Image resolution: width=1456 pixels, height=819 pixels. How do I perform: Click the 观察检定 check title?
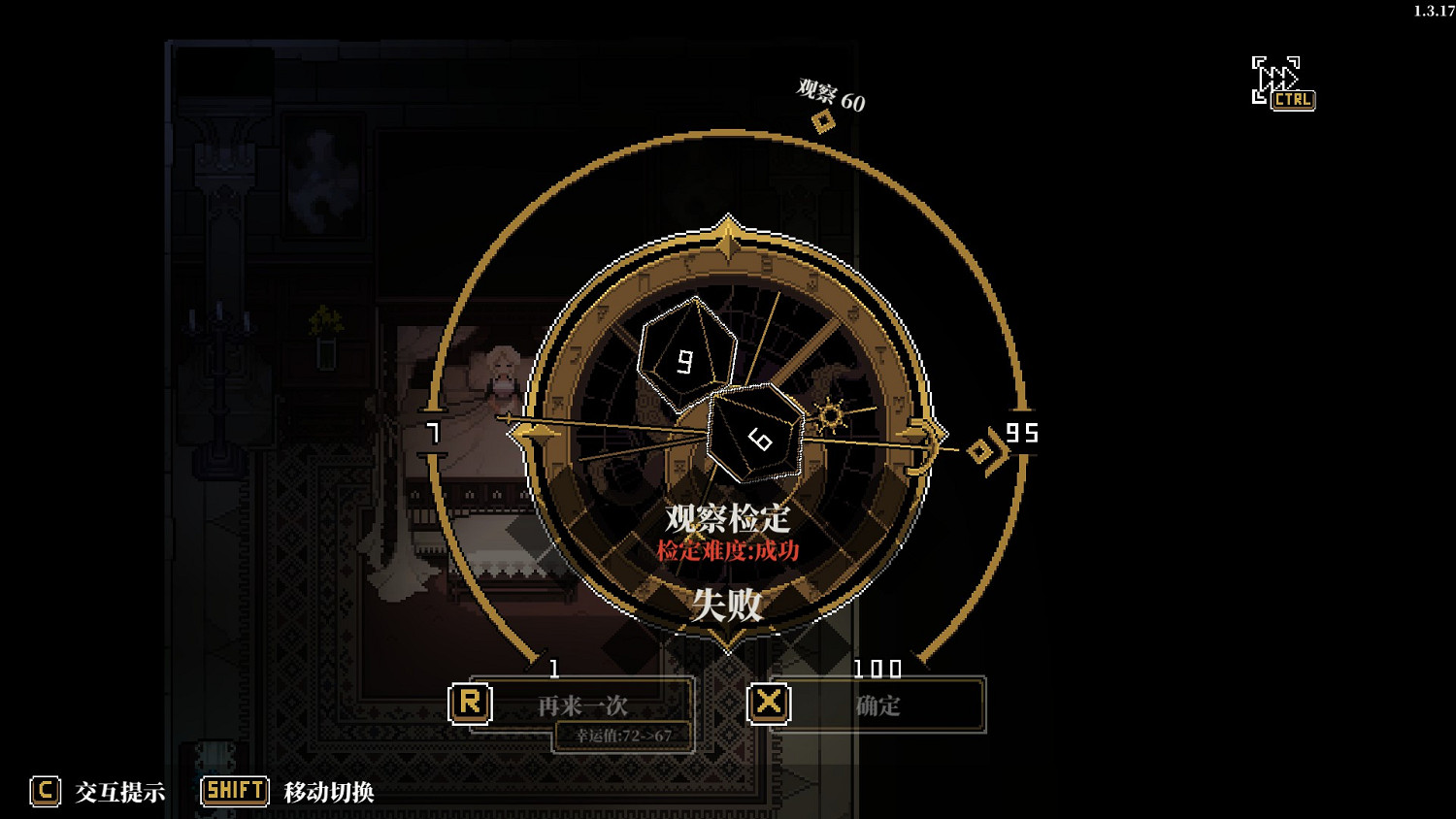point(726,518)
